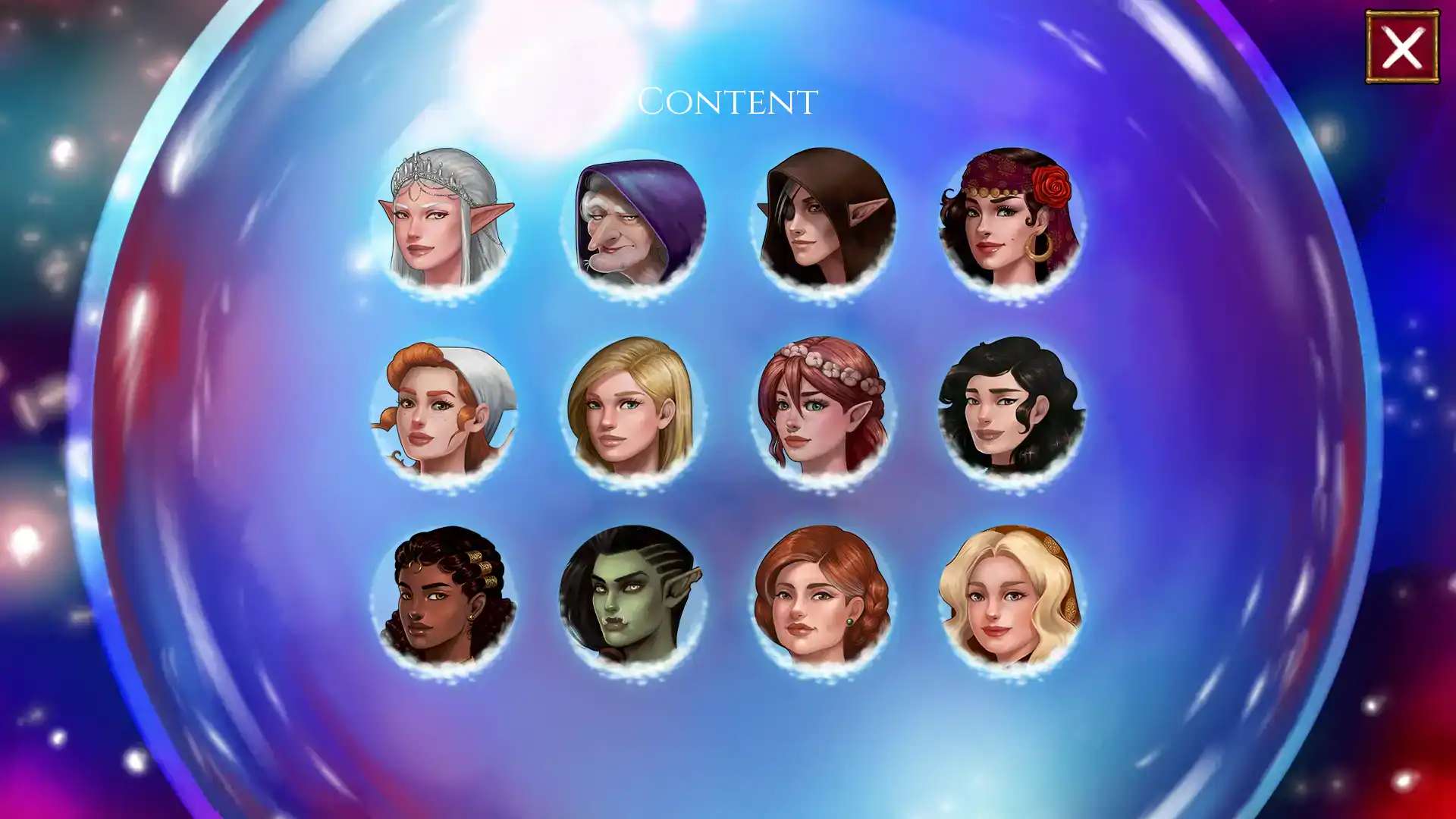Select the pink-haired elf with flower crown

[824, 410]
